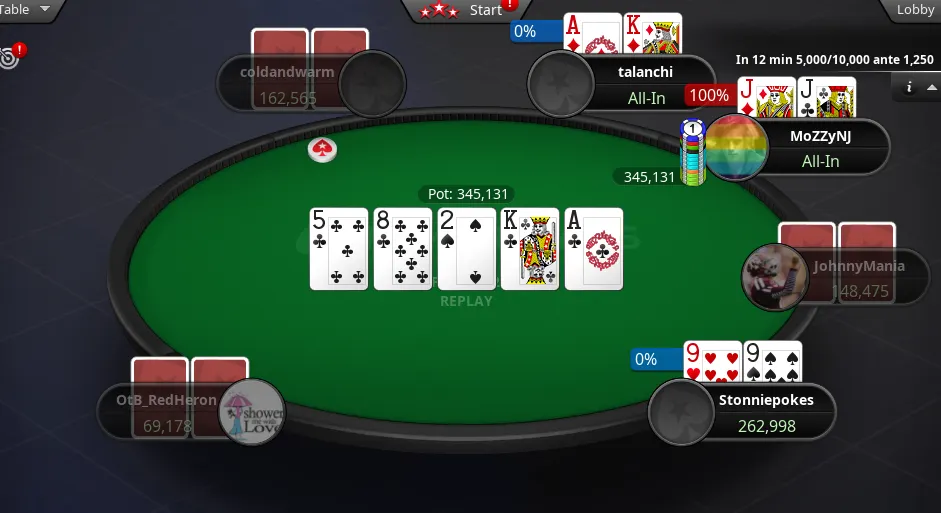Open the tournament info 'i' button
This screenshot has width=941, height=513.
click(x=909, y=88)
